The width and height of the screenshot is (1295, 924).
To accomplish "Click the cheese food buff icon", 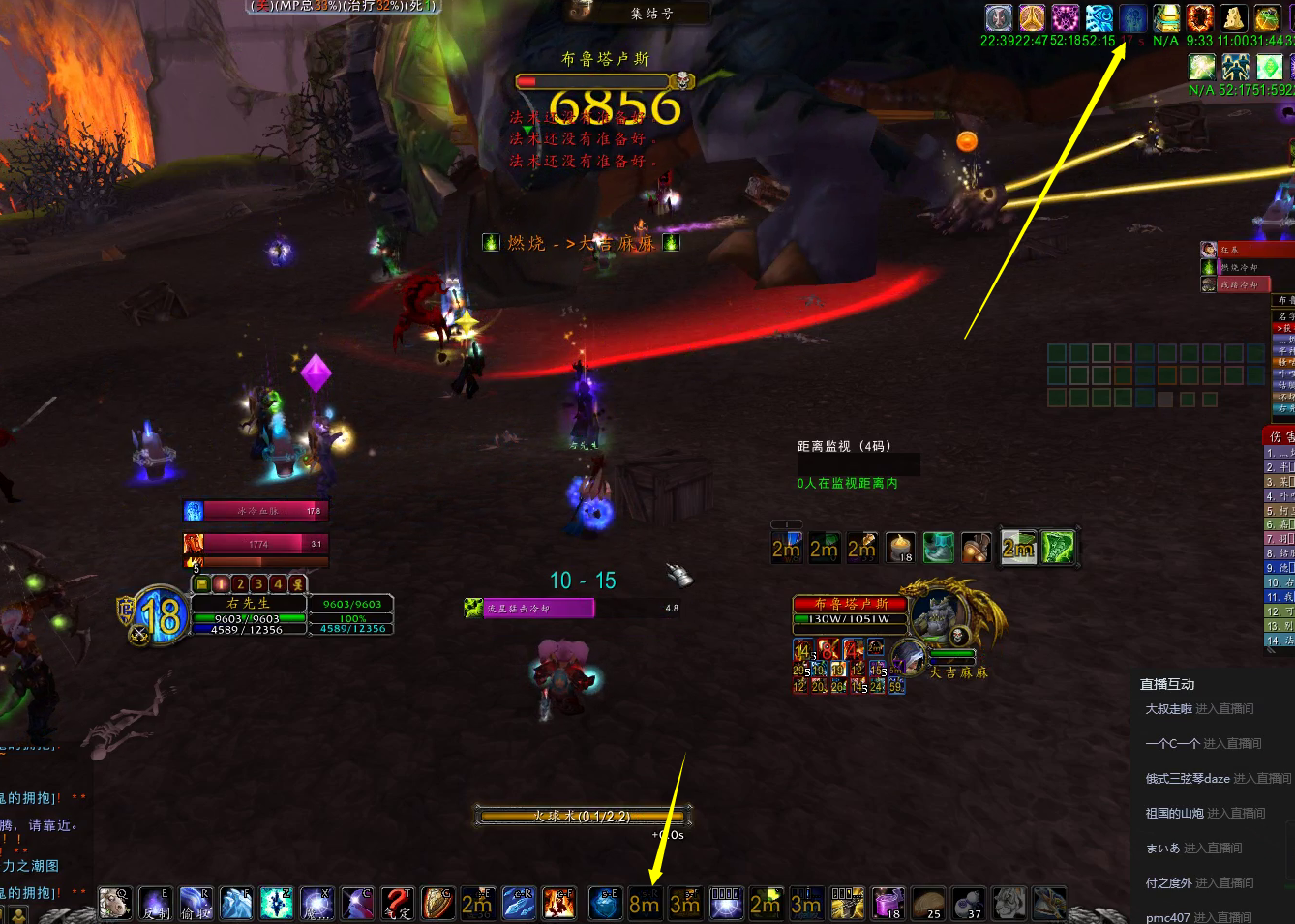I will tap(1232, 17).
